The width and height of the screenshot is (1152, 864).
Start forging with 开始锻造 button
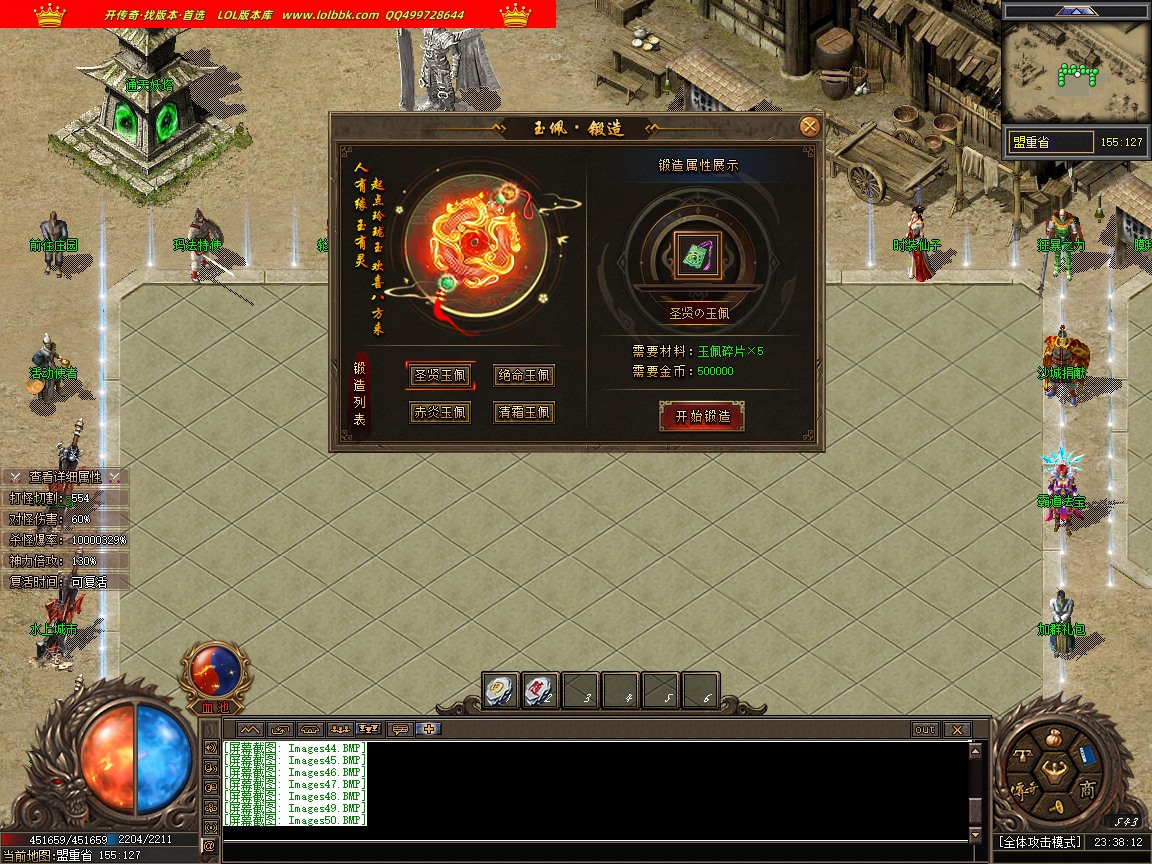pyautogui.click(x=702, y=416)
